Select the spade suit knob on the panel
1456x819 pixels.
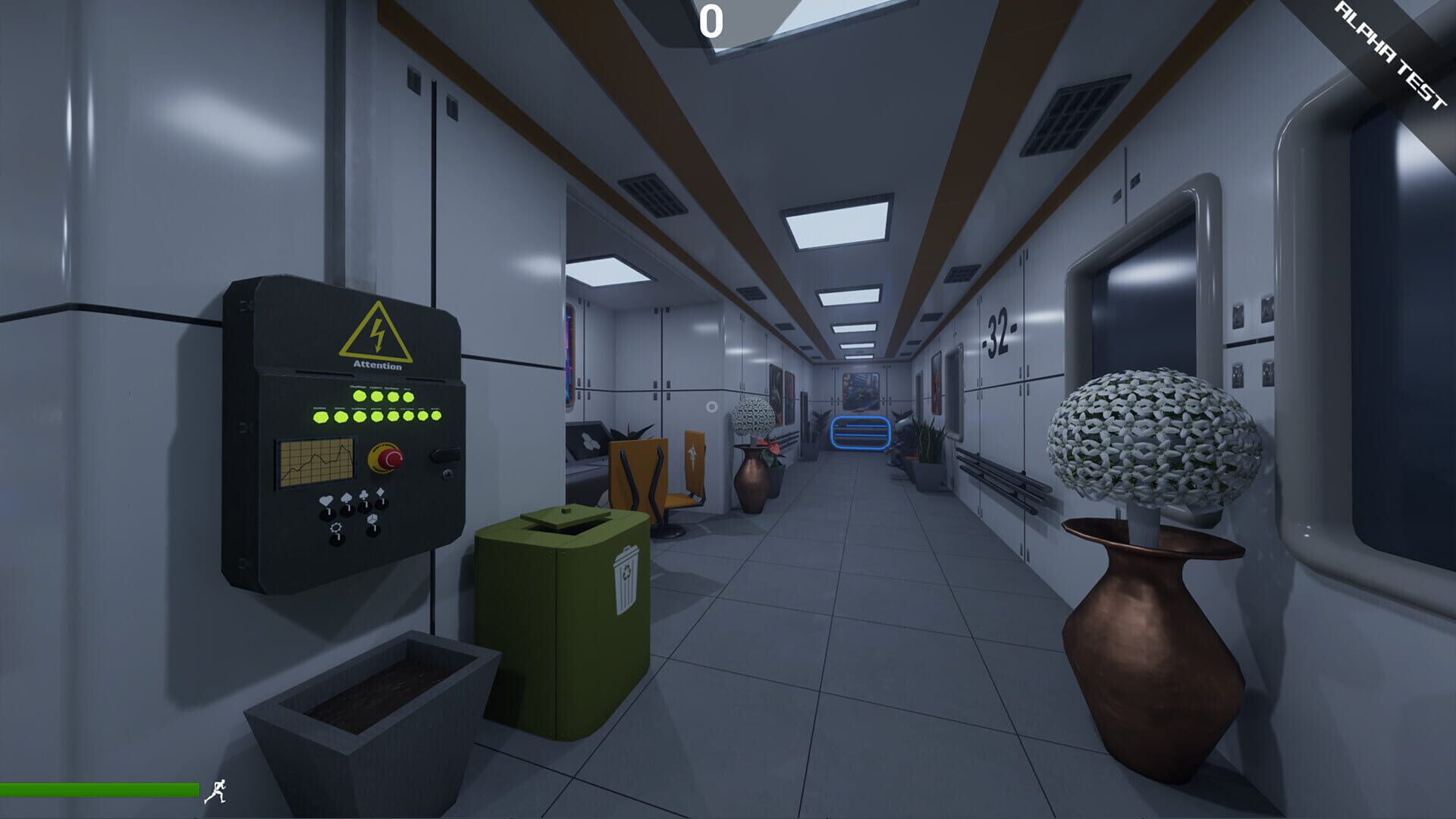tap(347, 510)
